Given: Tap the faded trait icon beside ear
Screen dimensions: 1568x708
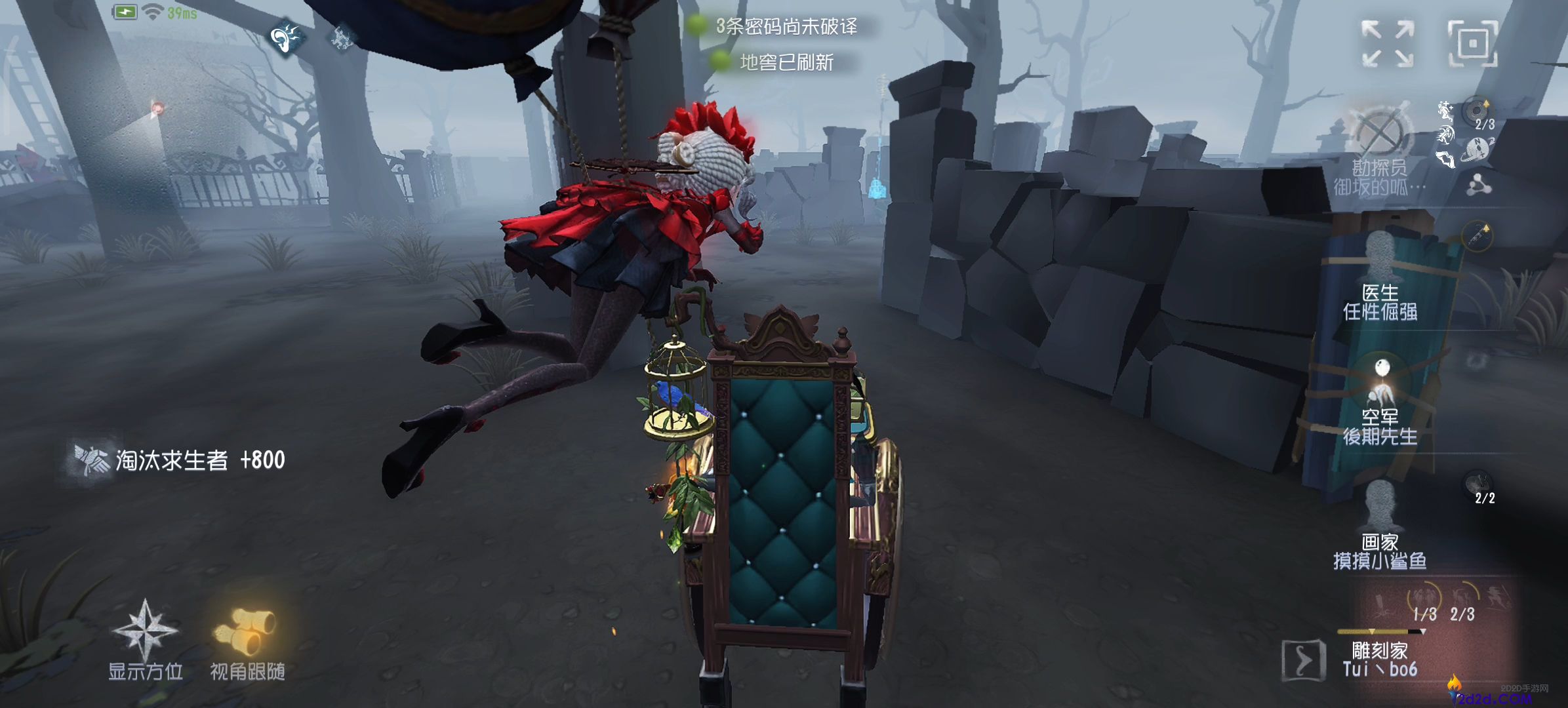Looking at the screenshot, I should 341,37.
